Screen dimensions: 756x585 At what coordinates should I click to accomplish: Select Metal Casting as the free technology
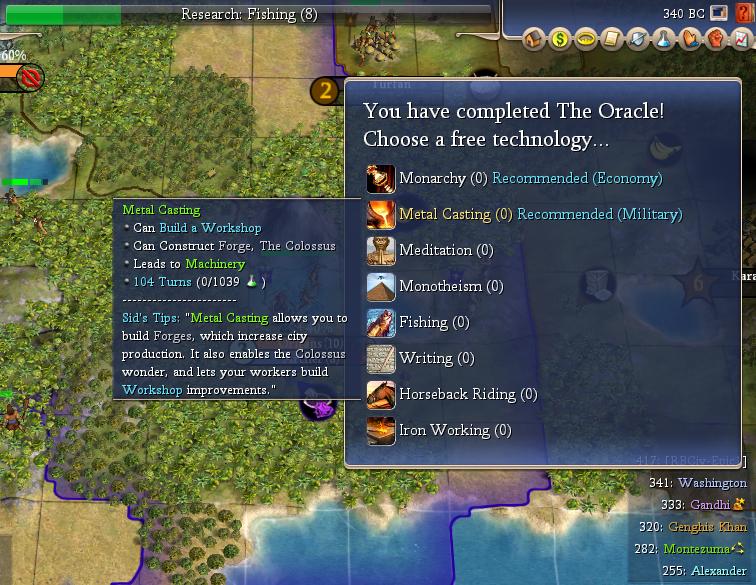(x=444, y=215)
